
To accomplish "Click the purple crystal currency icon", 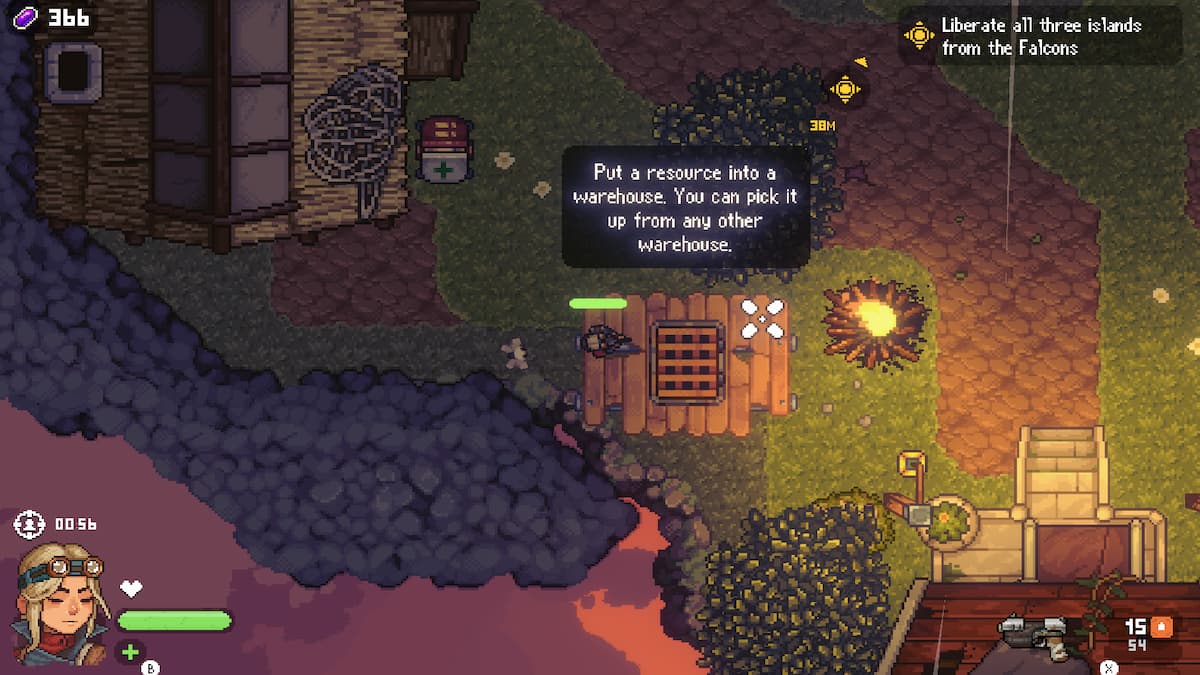I will click(x=24, y=18).
